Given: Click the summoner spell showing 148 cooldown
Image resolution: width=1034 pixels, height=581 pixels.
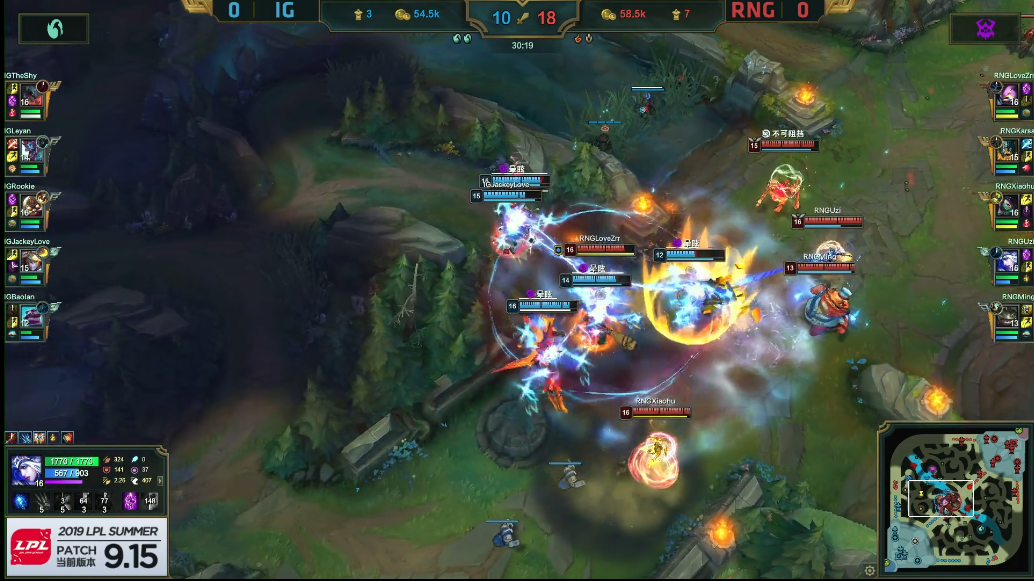Looking at the screenshot, I should [x=151, y=501].
